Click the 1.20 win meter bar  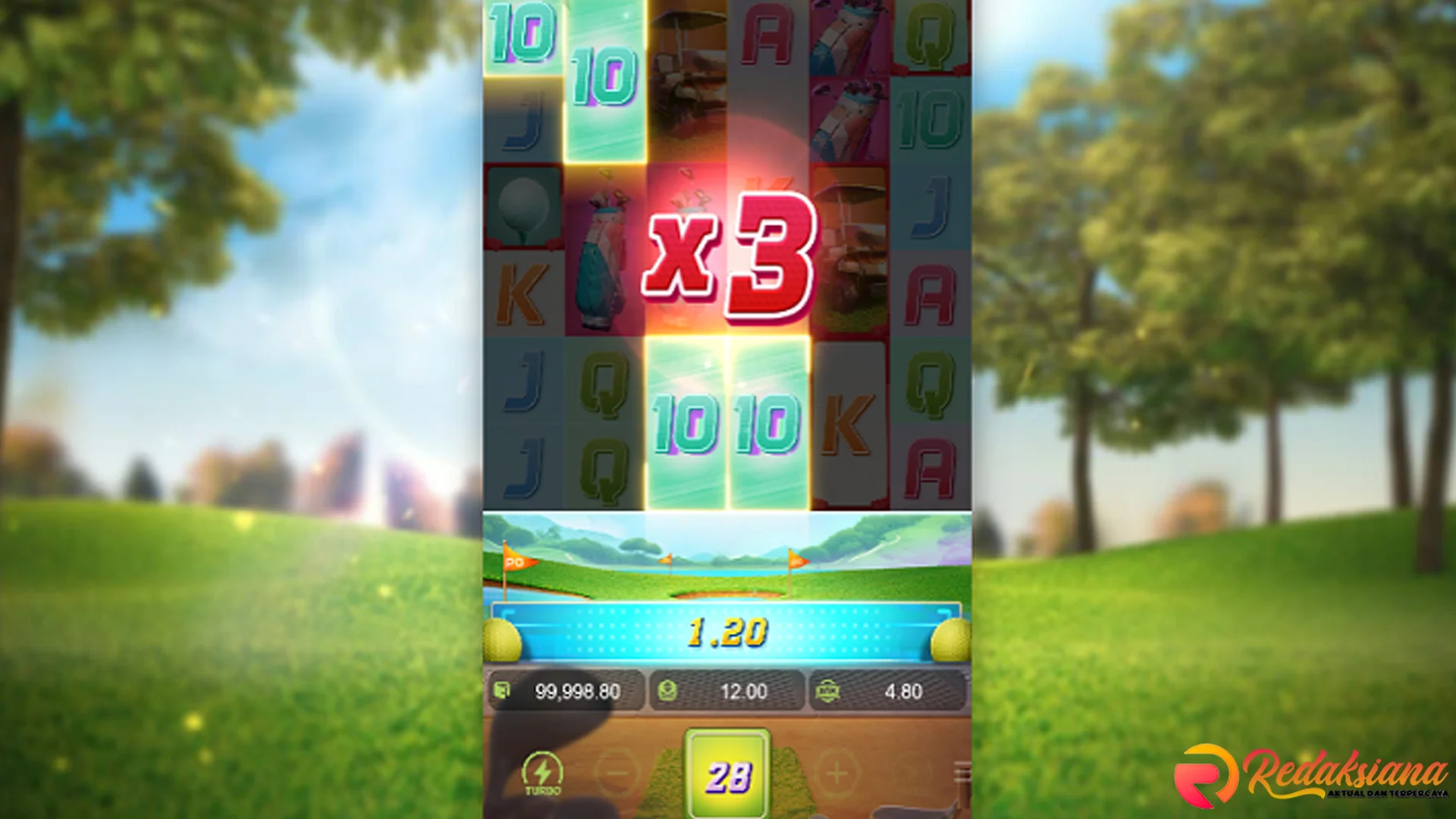pos(728,631)
